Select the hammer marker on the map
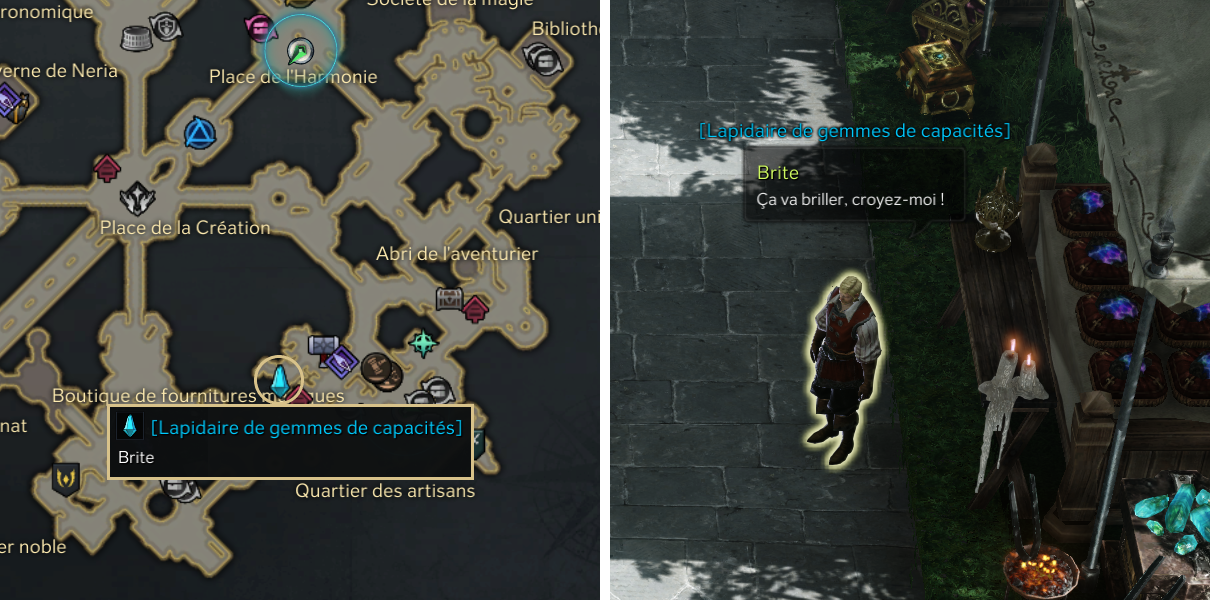 (x=324, y=346)
